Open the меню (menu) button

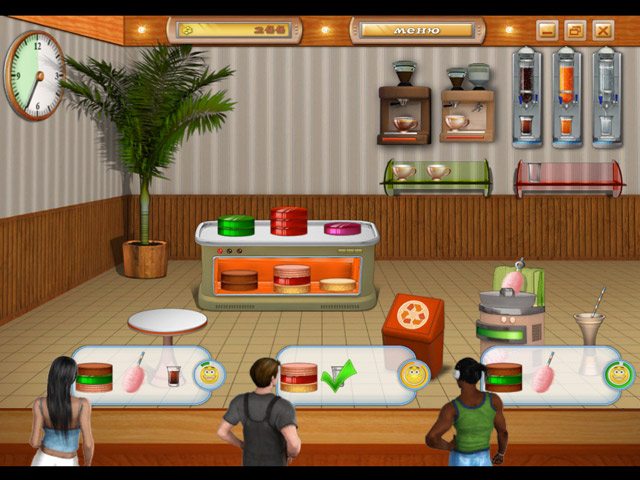pyautogui.click(x=418, y=30)
